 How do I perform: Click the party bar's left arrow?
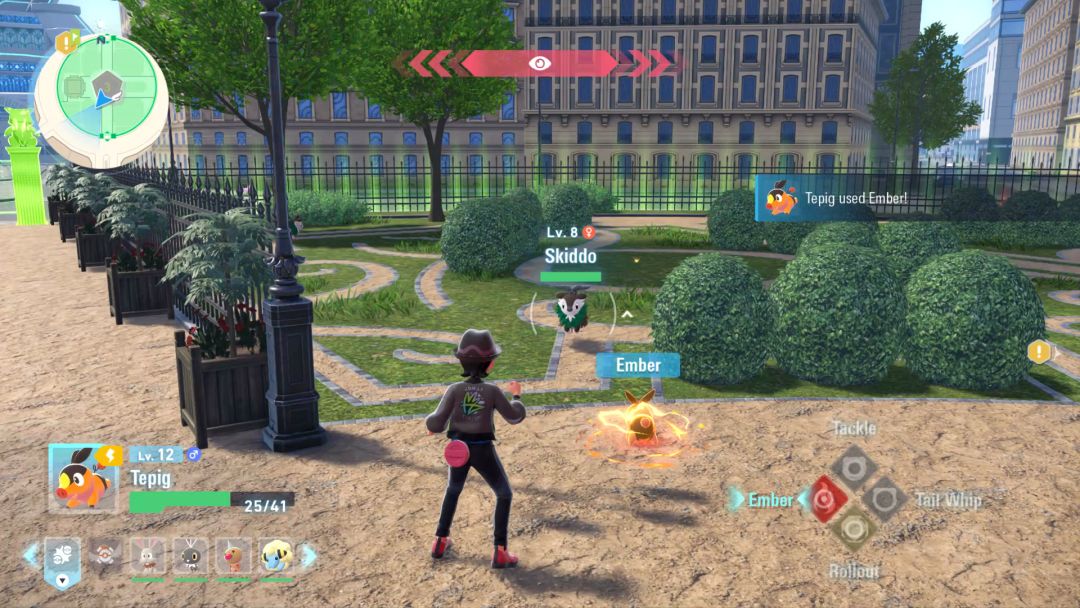(31, 555)
